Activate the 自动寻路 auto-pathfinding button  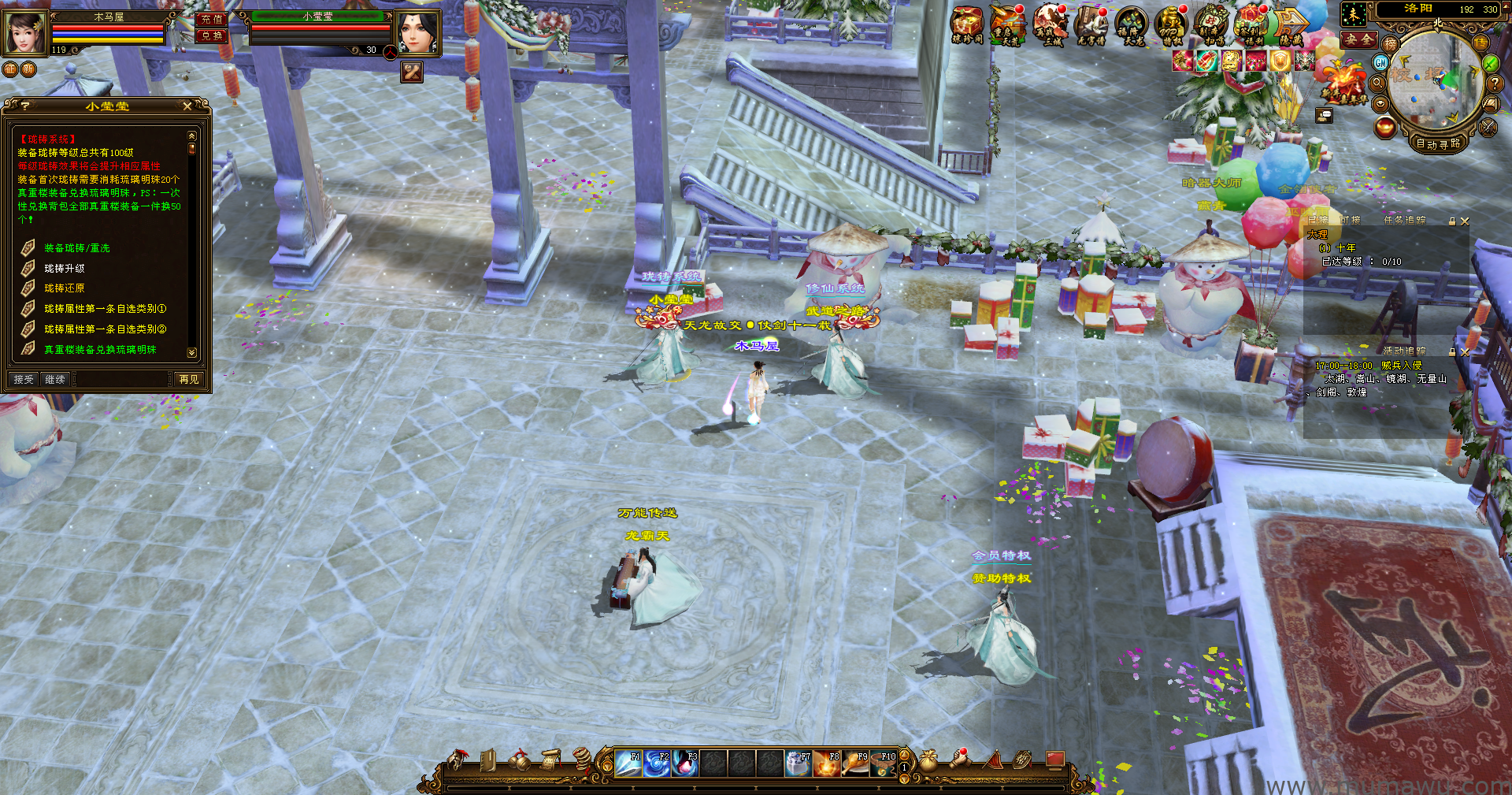coord(1438,143)
